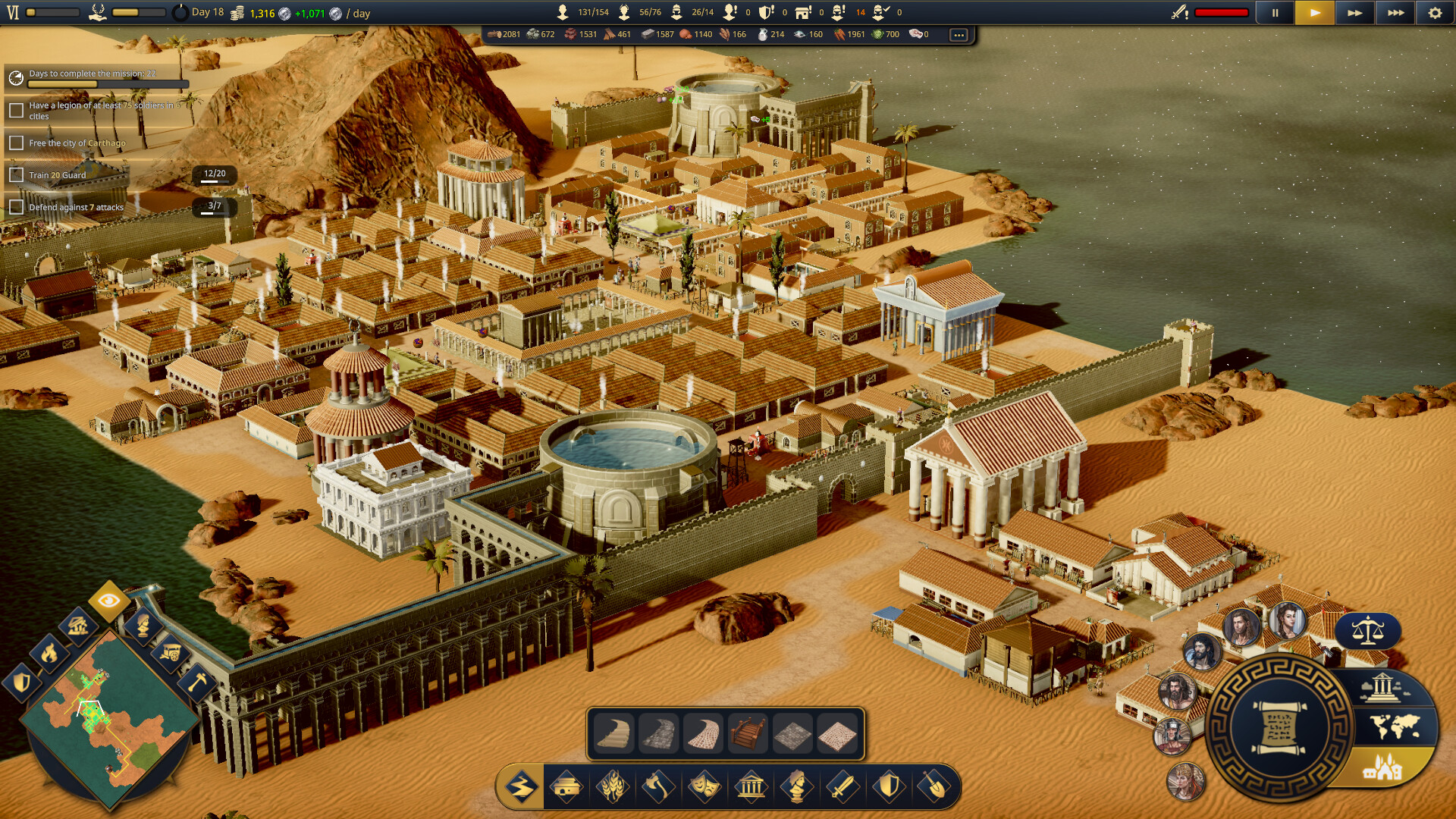
Task: Set game speed to fastest triple arrow
Action: point(1395,13)
